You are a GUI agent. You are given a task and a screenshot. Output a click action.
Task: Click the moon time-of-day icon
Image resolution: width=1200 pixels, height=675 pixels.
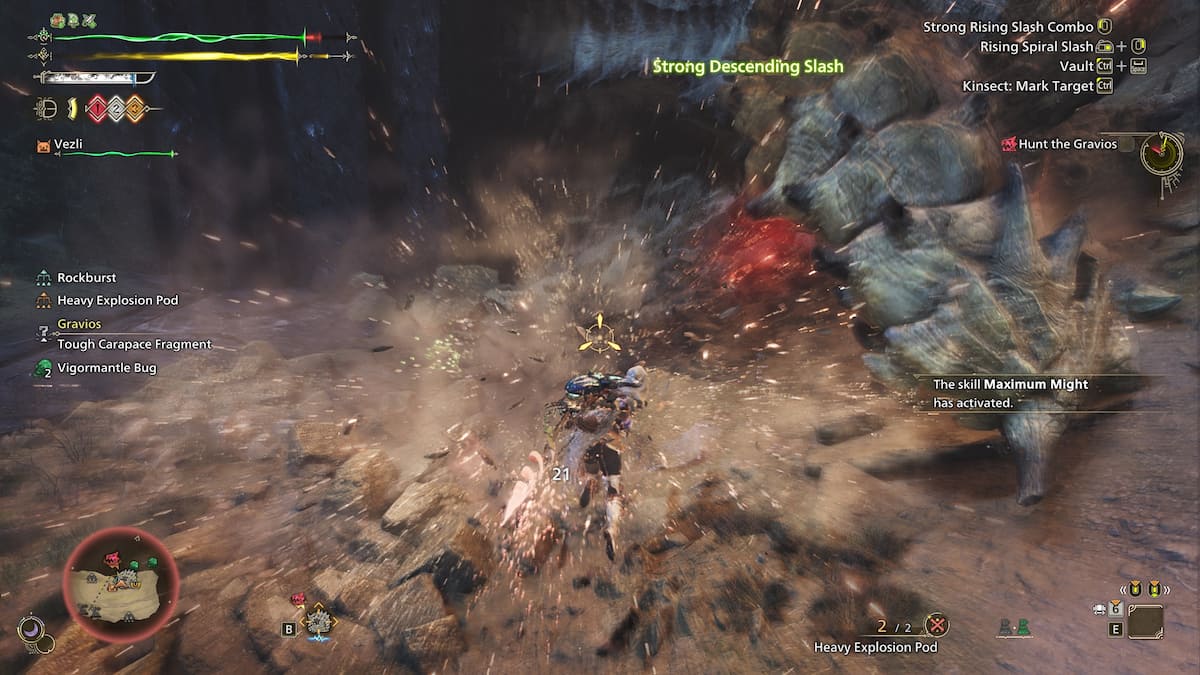point(30,629)
